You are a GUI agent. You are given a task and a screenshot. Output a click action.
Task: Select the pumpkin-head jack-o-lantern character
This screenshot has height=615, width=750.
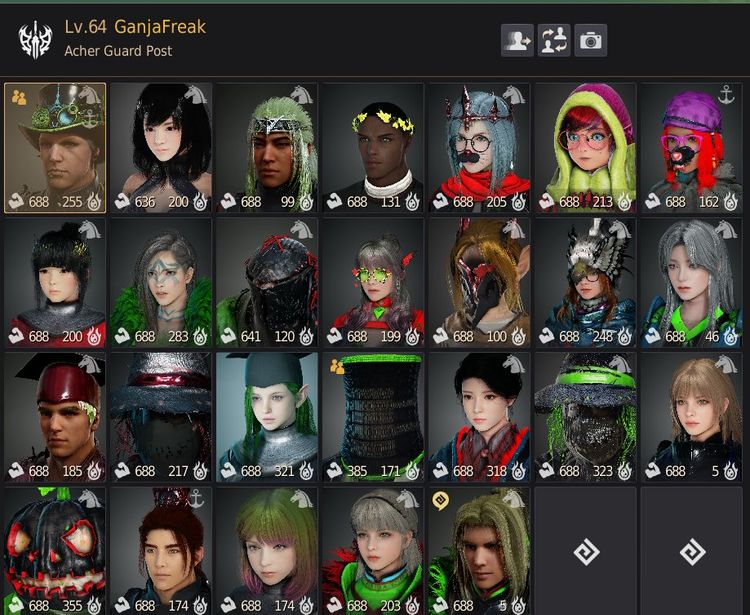[x=55, y=550]
